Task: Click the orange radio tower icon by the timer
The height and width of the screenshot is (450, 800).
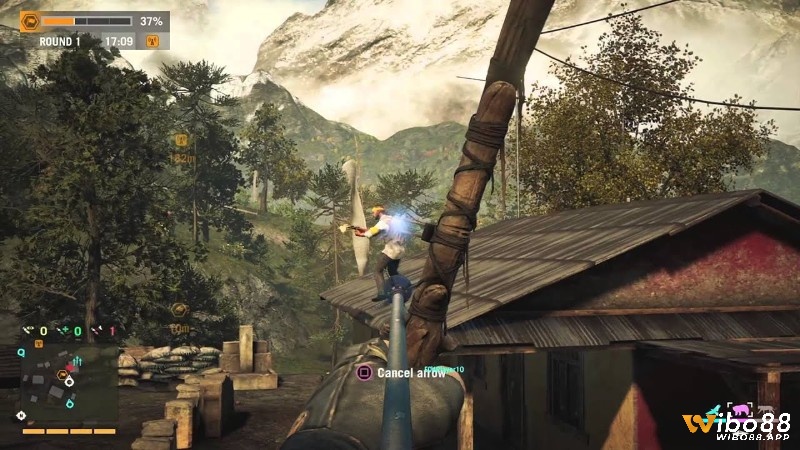Action: point(153,41)
